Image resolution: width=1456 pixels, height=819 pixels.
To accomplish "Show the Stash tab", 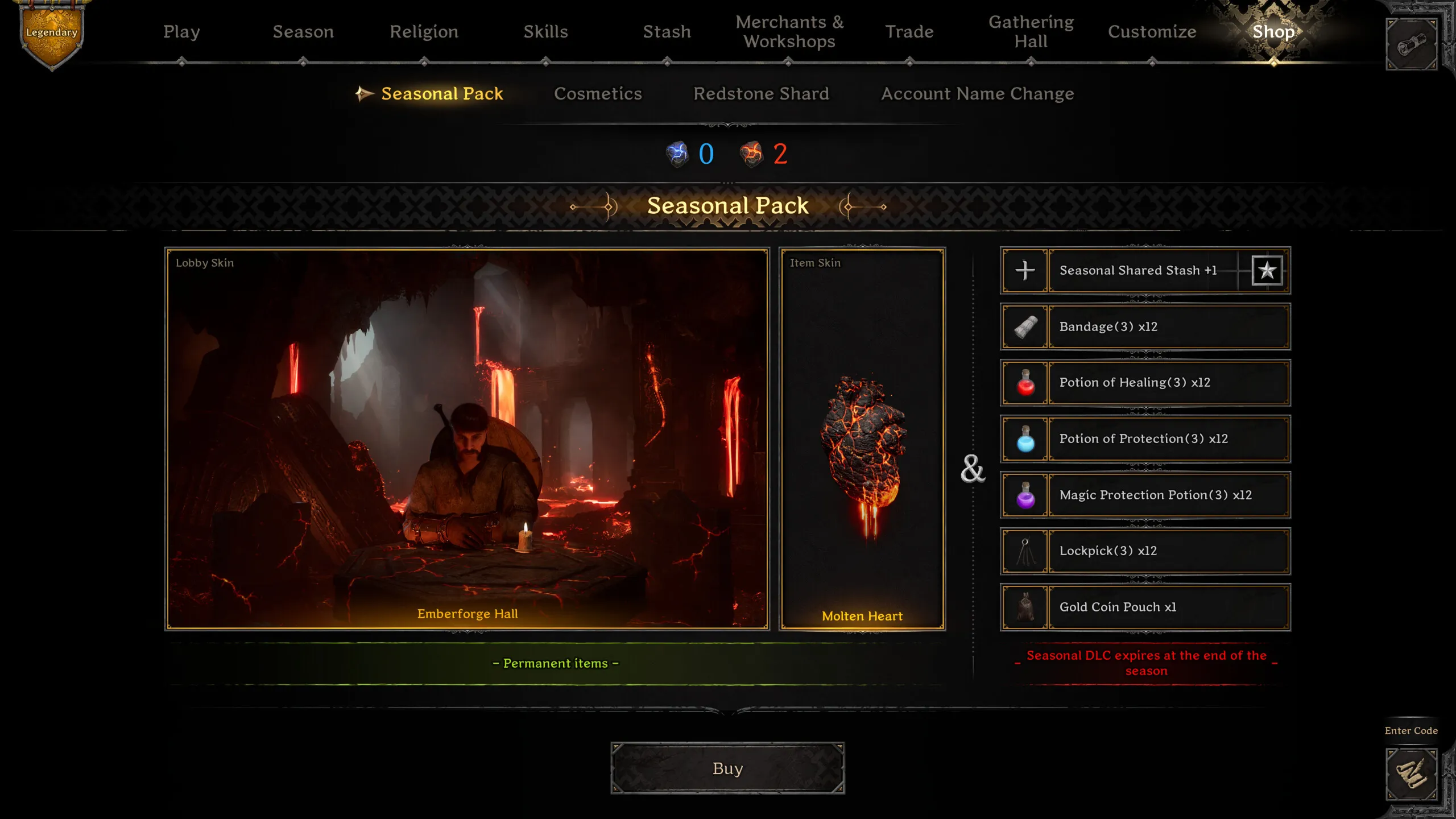I will pyautogui.click(x=667, y=32).
